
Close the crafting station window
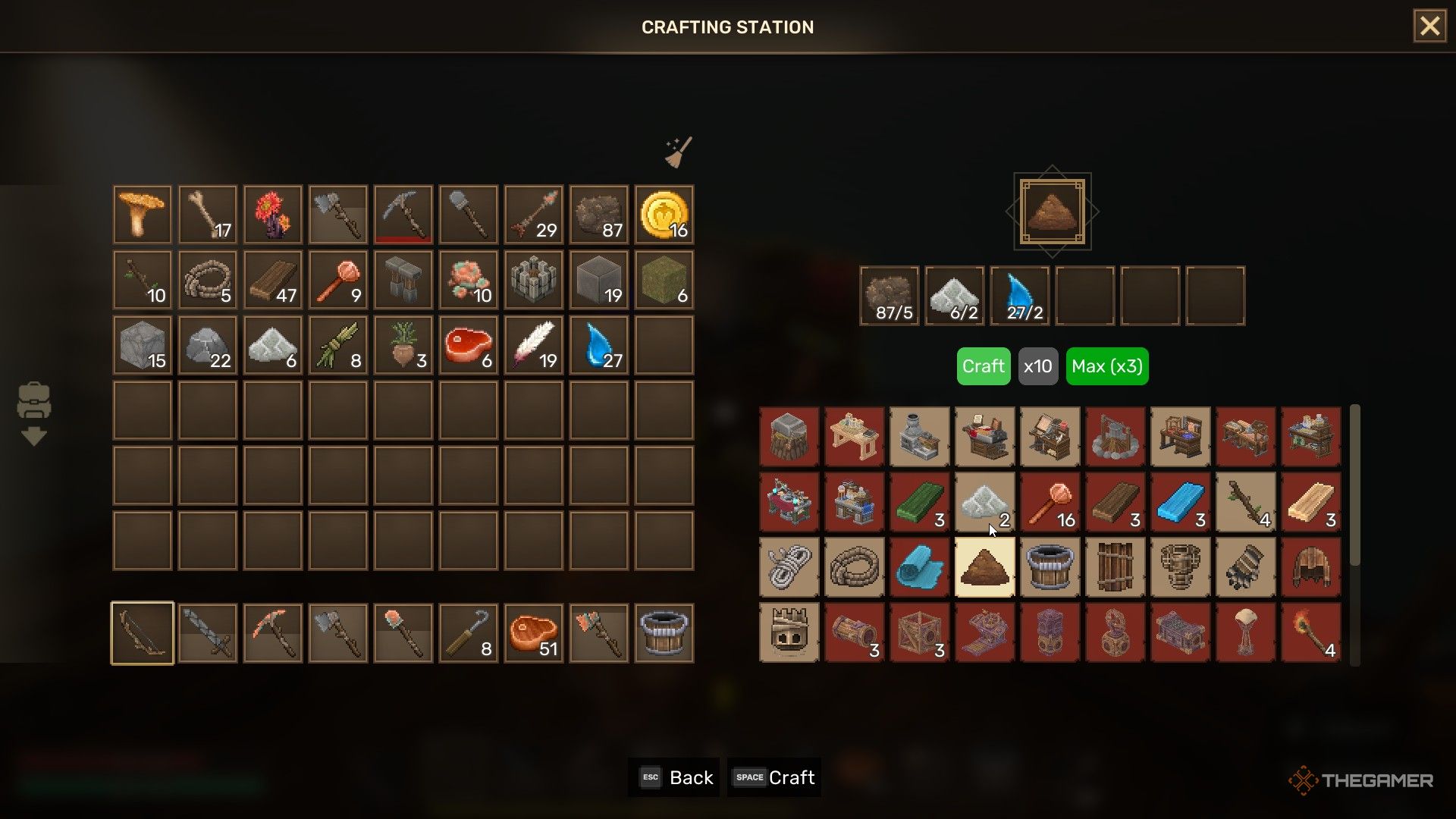coord(1429,27)
